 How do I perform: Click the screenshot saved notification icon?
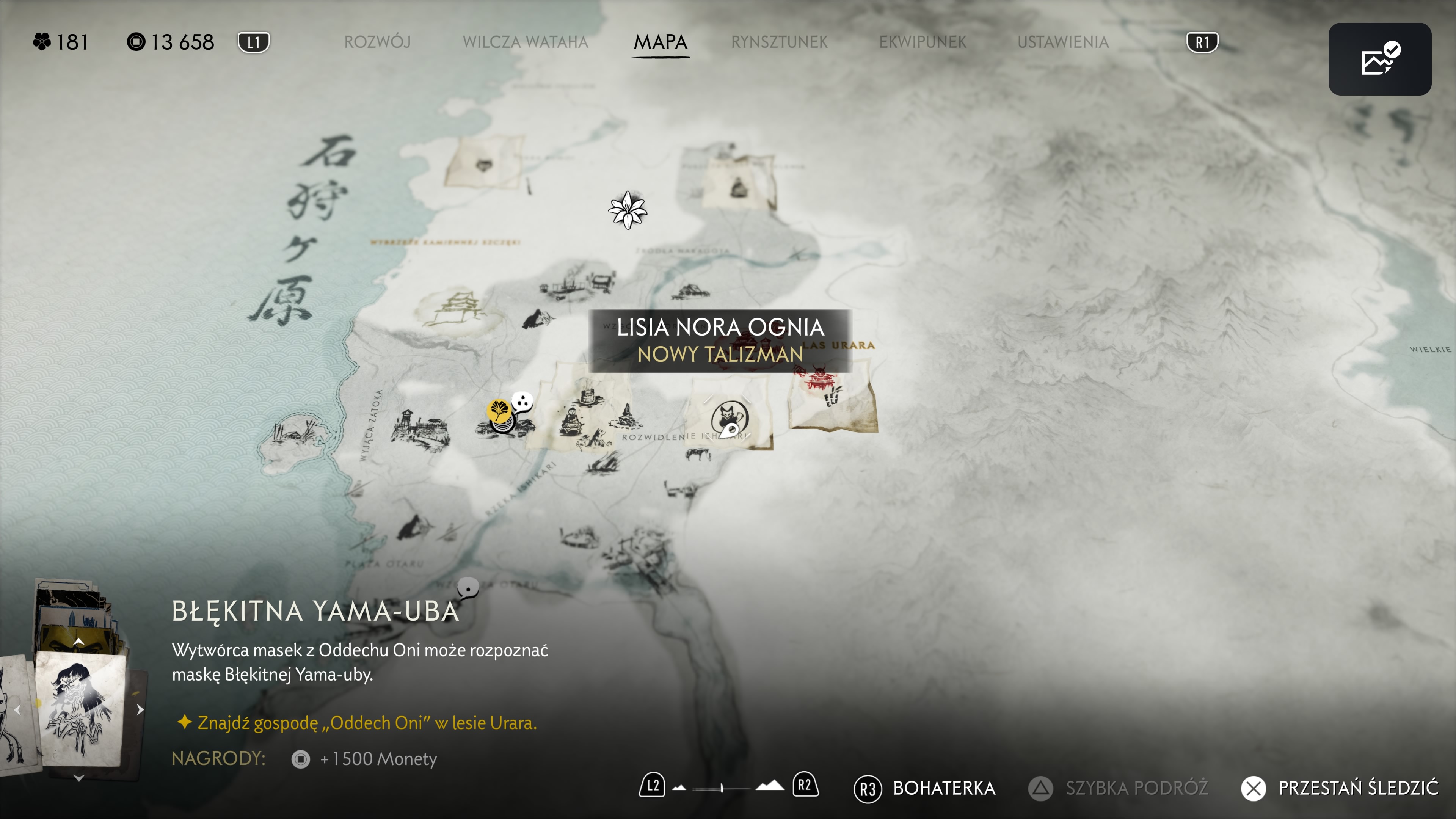point(1379,59)
